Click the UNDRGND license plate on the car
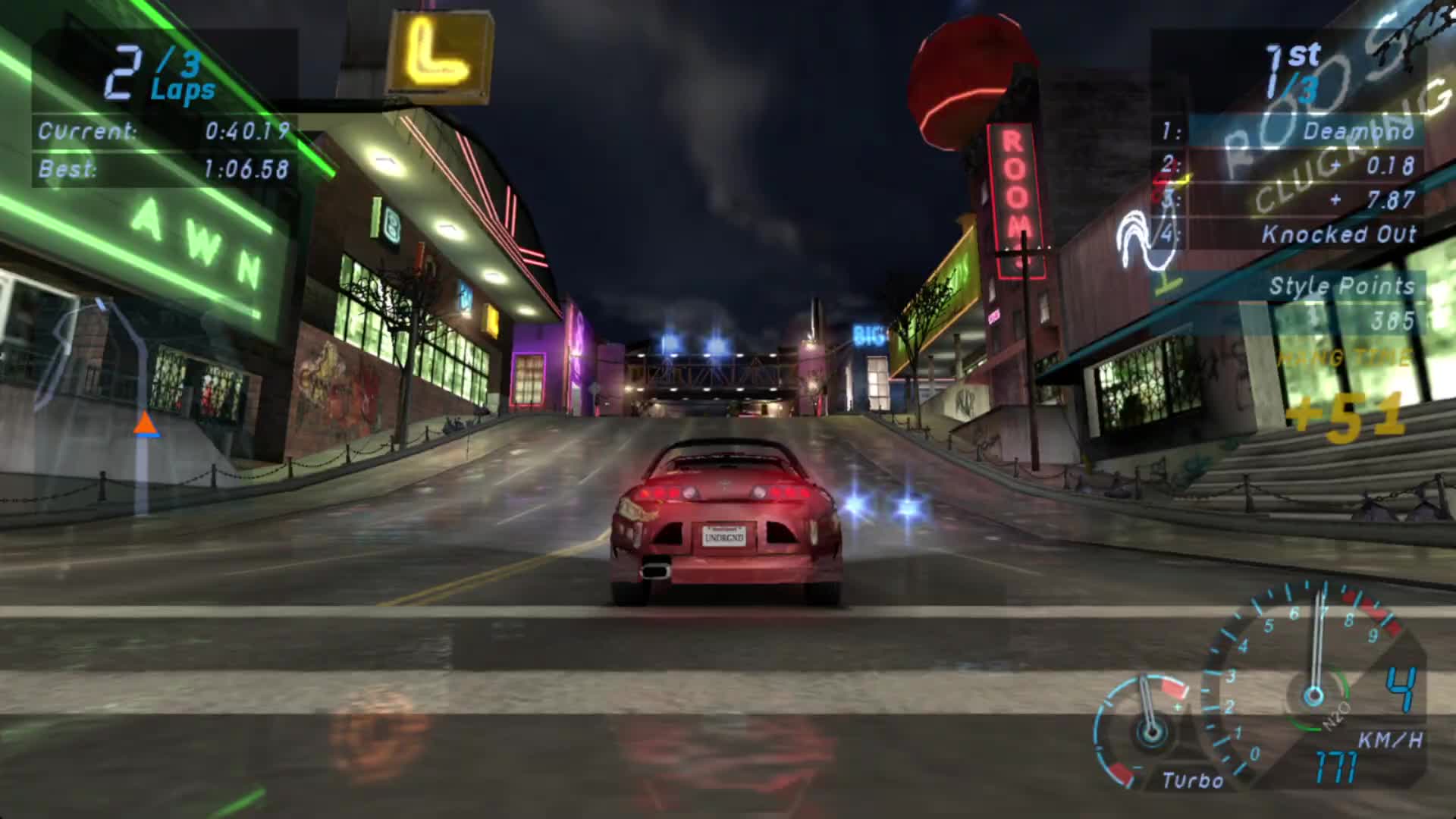 click(723, 536)
